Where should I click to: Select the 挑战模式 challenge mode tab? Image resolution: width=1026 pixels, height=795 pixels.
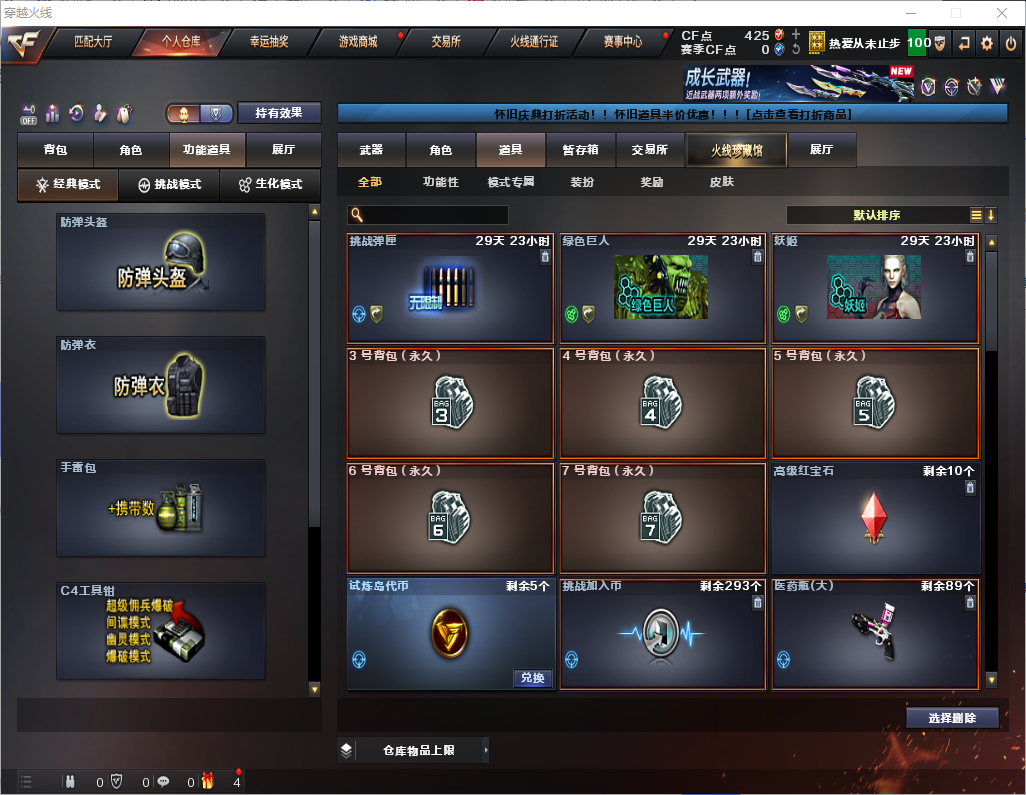170,185
